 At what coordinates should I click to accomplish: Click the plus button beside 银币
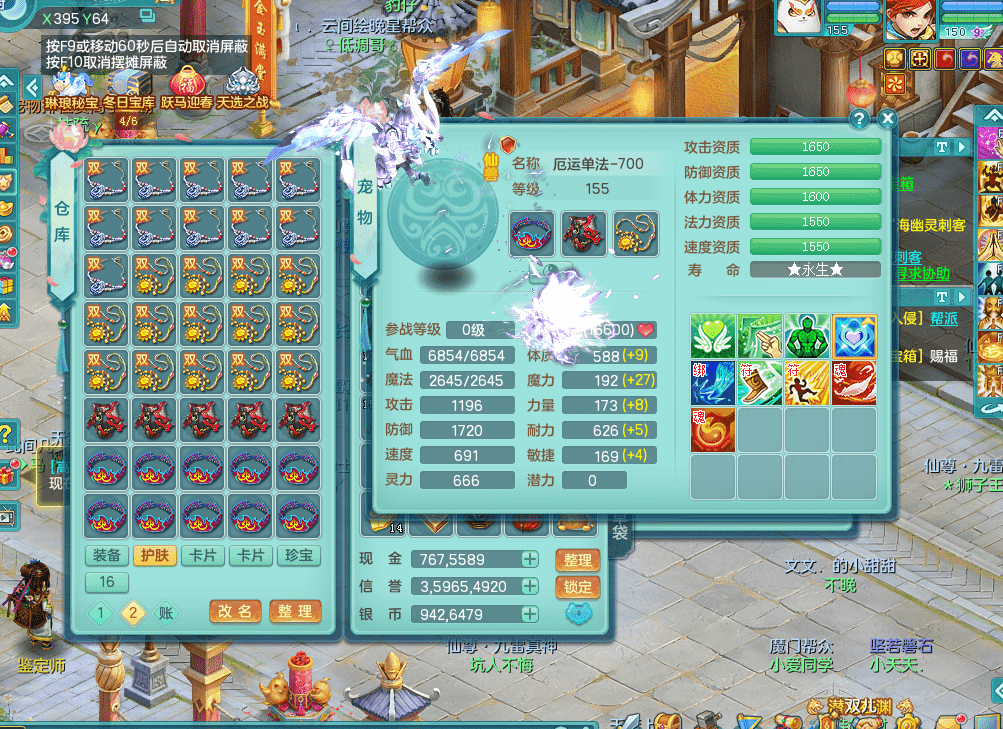(x=530, y=614)
